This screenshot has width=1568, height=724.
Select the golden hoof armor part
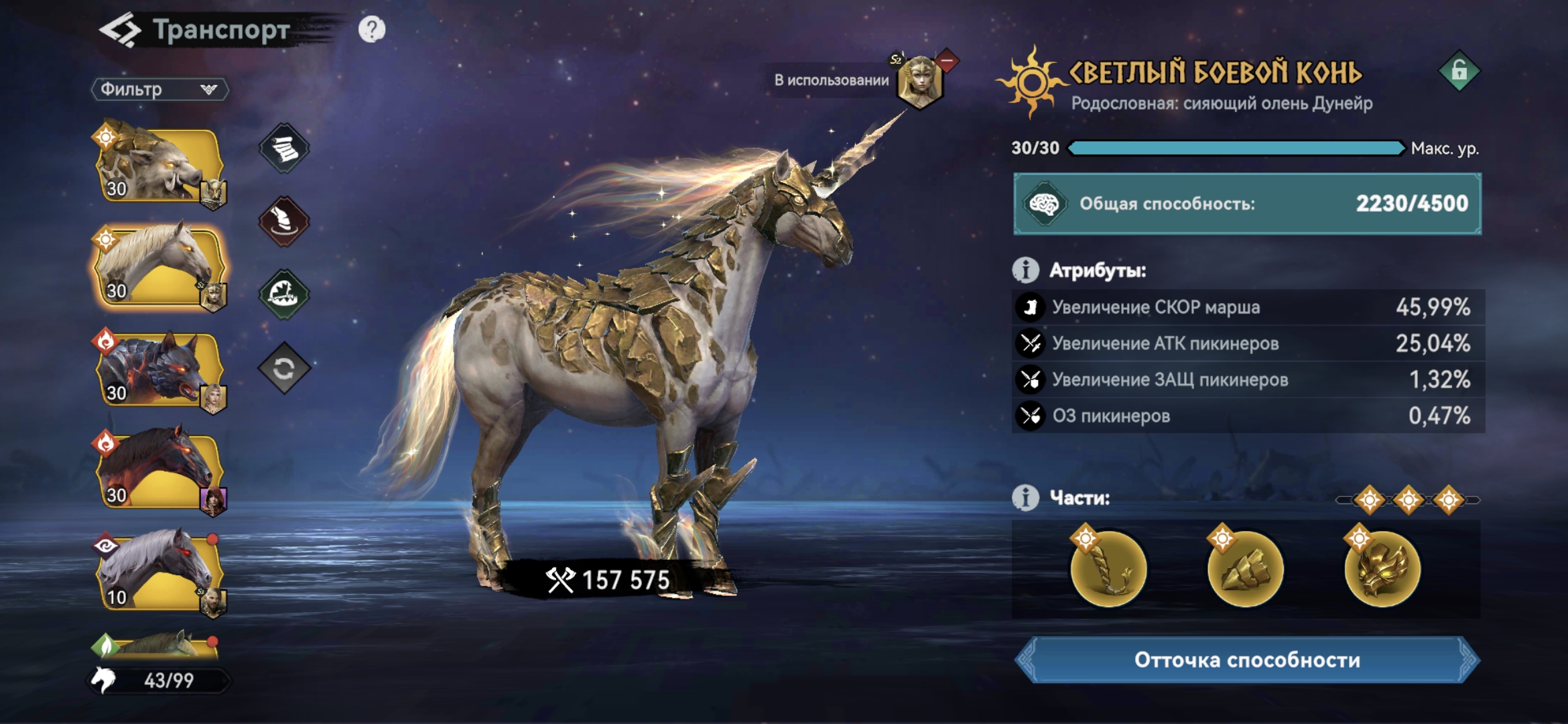tap(1245, 569)
